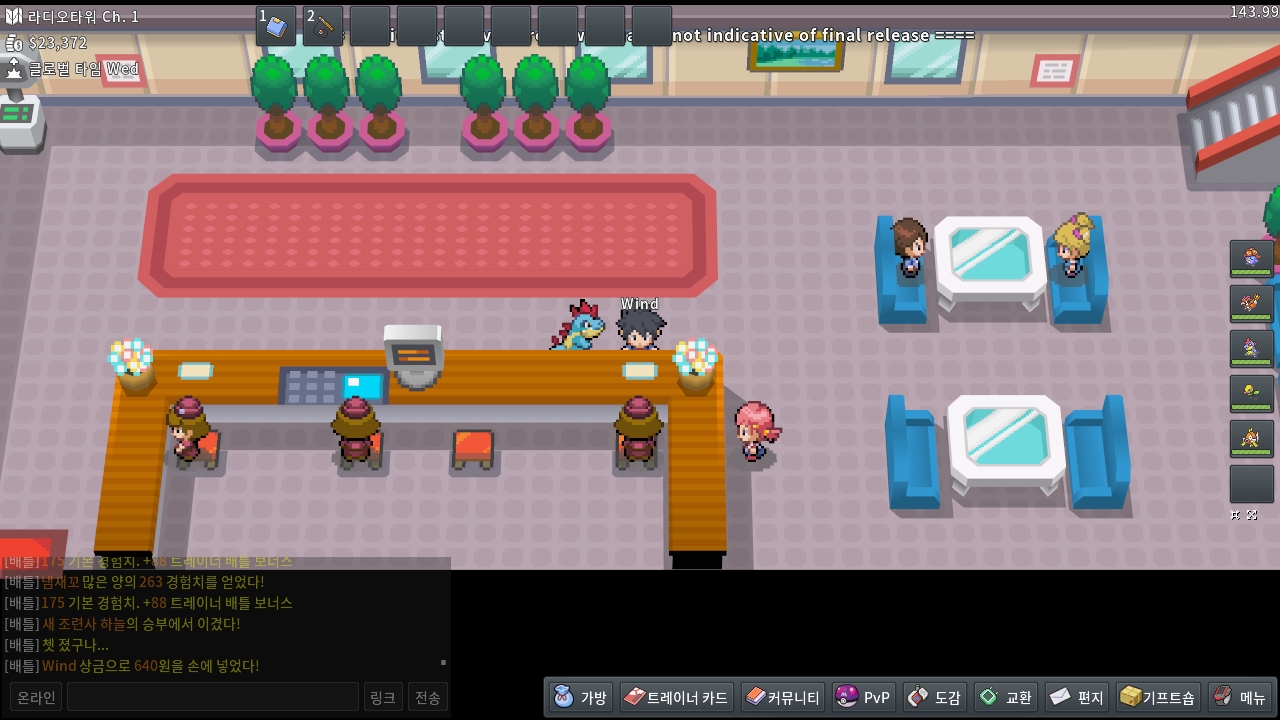This screenshot has height=720, width=1280.
Task: Click the chat message input field
Action: coord(212,697)
